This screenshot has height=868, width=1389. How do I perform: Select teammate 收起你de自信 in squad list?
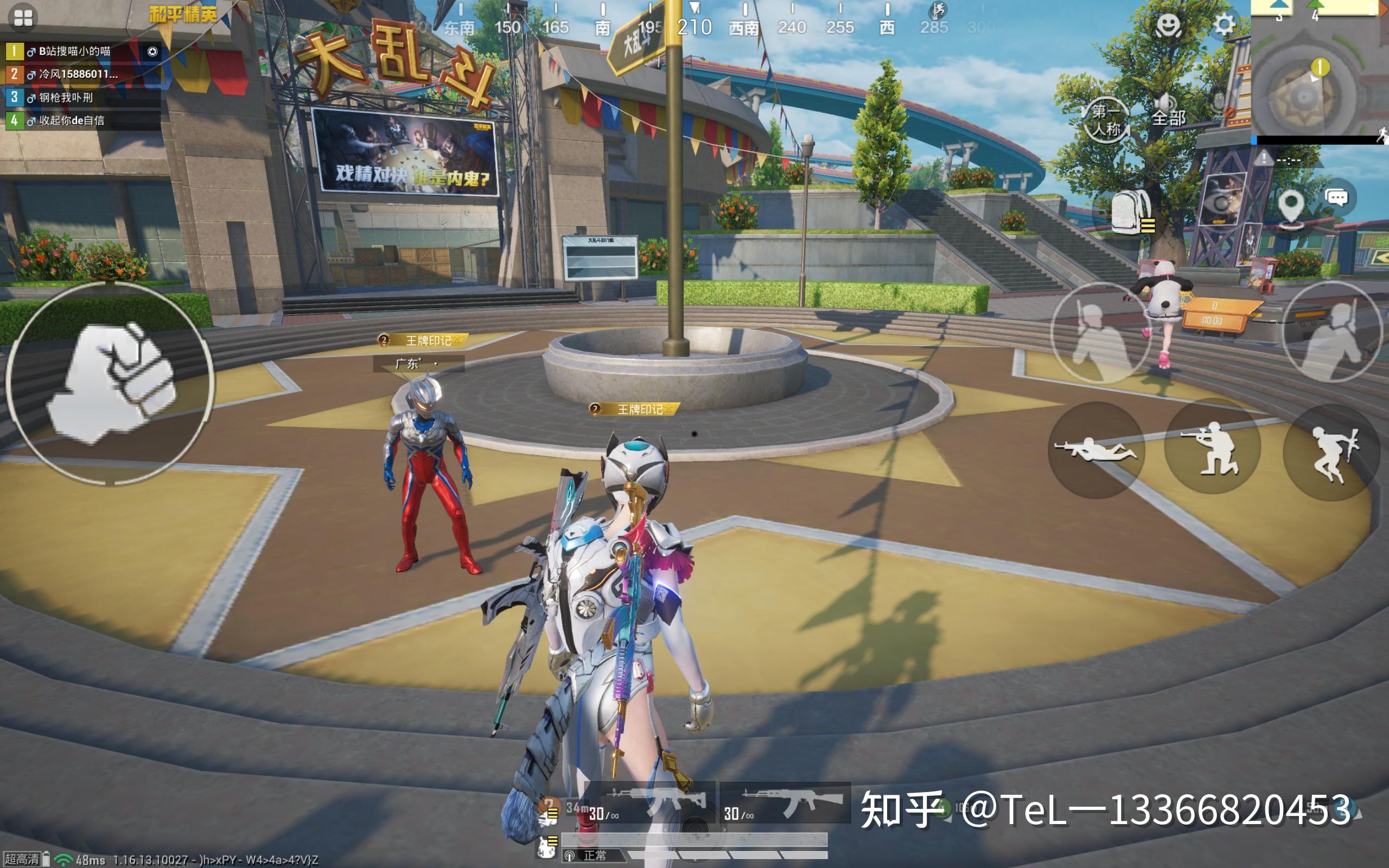point(72,120)
